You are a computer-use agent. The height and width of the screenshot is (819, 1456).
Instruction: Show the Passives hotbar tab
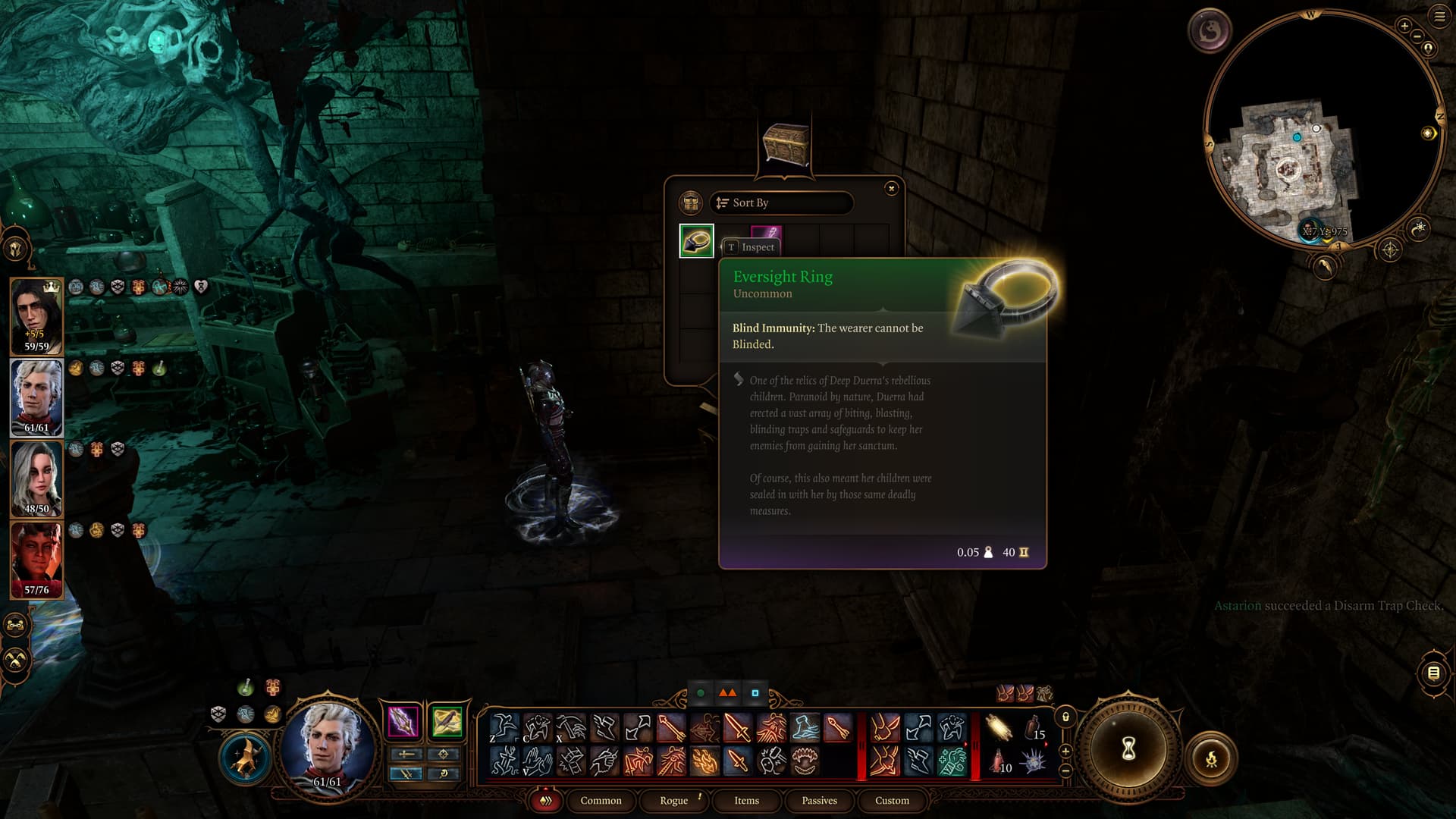click(819, 801)
